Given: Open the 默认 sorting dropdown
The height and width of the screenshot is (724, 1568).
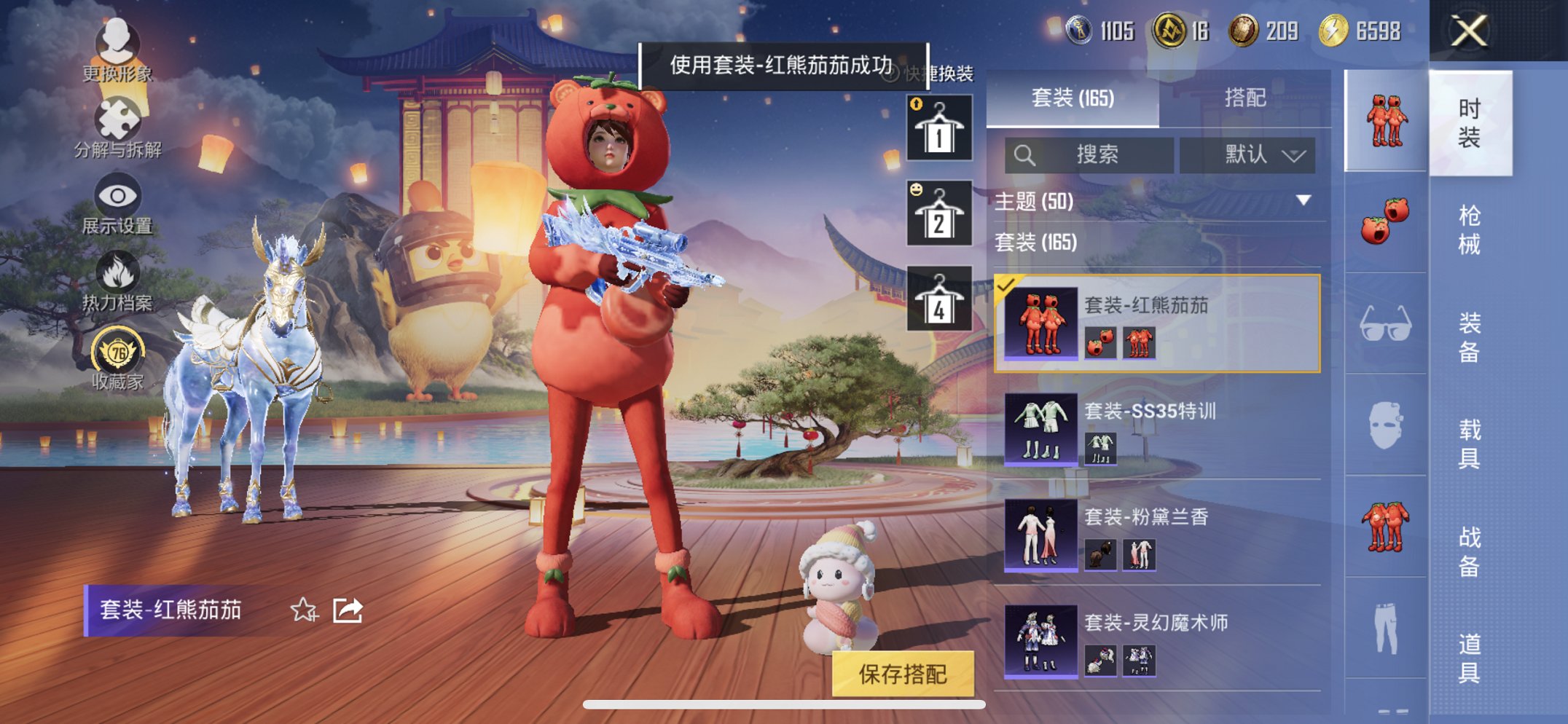Looking at the screenshot, I should 1249,155.
